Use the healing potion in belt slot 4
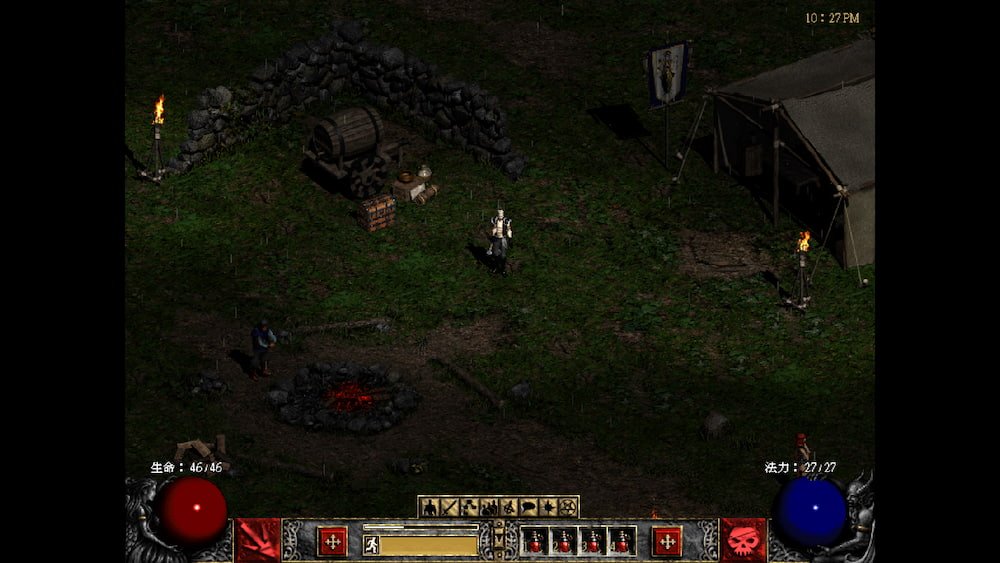This screenshot has width=1000, height=563. click(622, 541)
